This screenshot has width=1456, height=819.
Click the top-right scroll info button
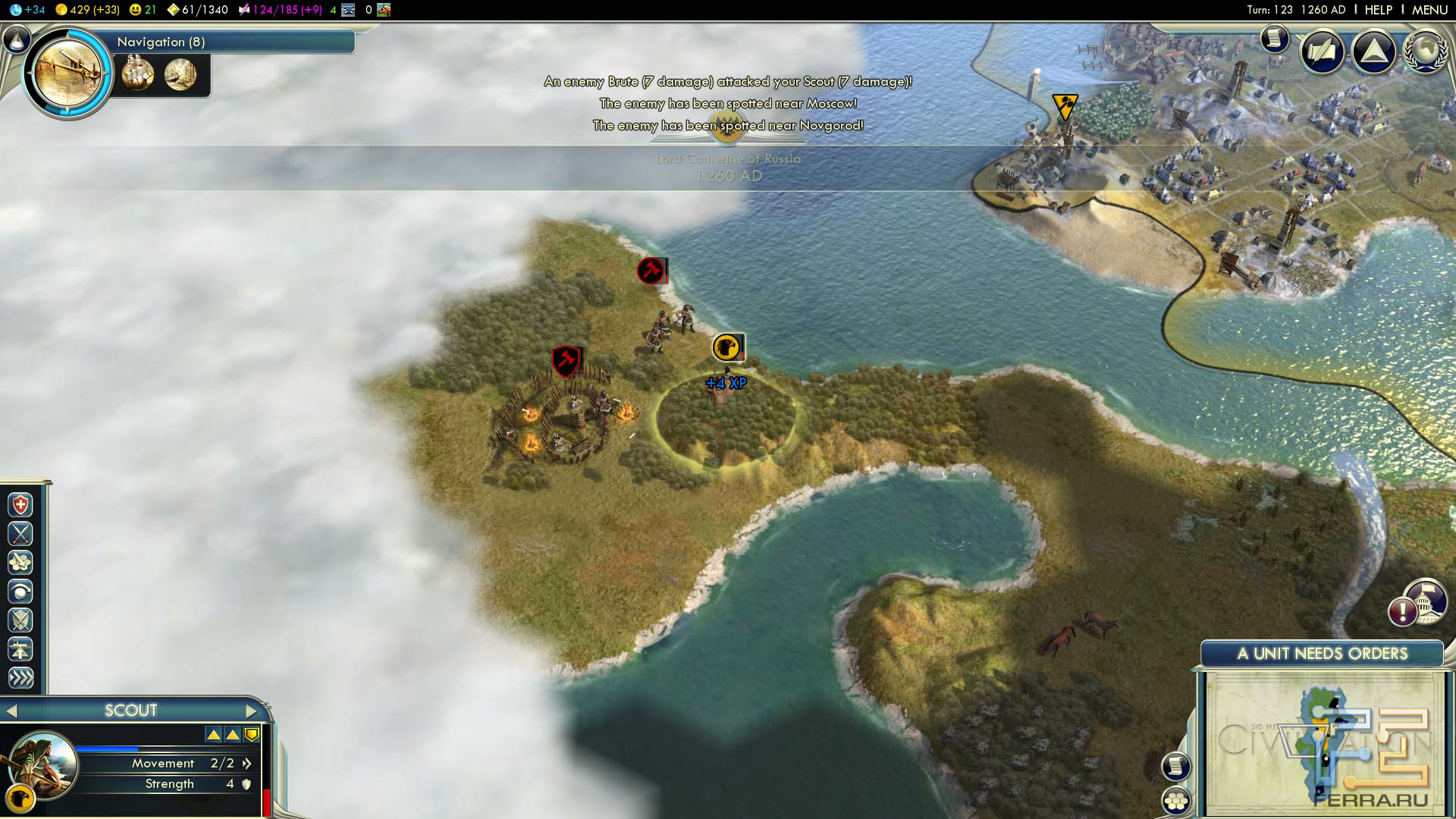pyautogui.click(x=1275, y=38)
